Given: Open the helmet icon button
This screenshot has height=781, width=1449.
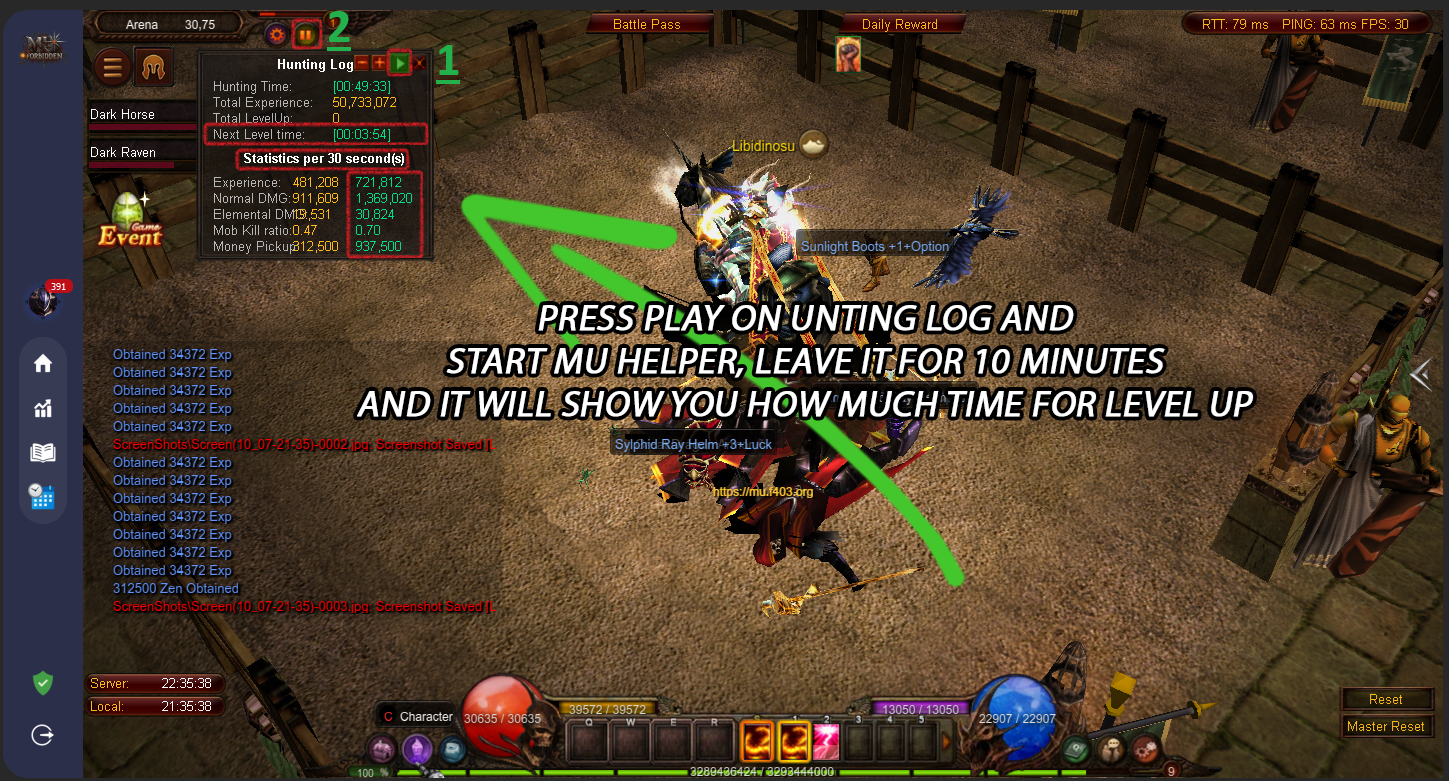Looking at the screenshot, I should point(154,68).
